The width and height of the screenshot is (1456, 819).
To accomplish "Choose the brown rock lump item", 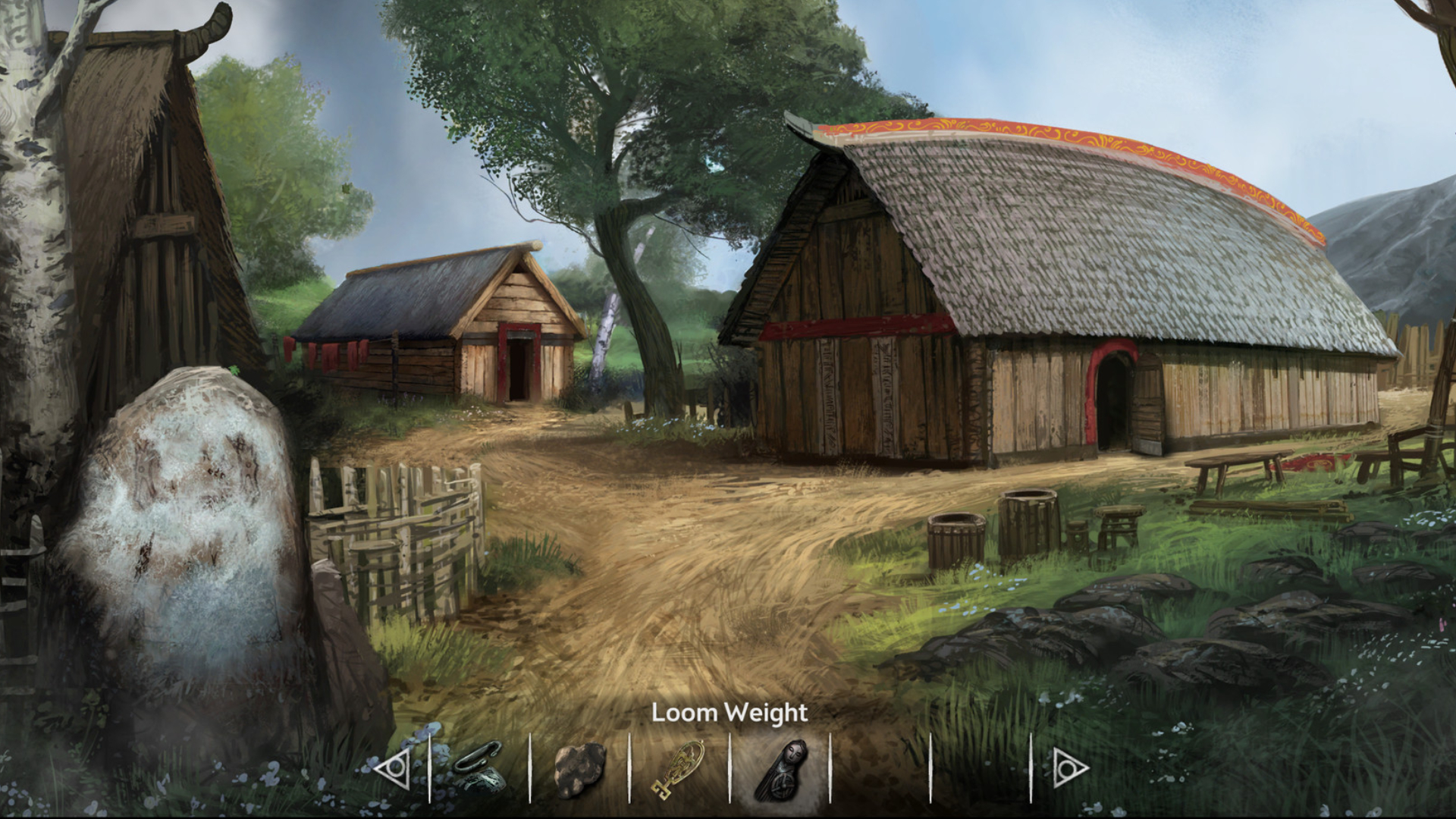I will coord(580,769).
